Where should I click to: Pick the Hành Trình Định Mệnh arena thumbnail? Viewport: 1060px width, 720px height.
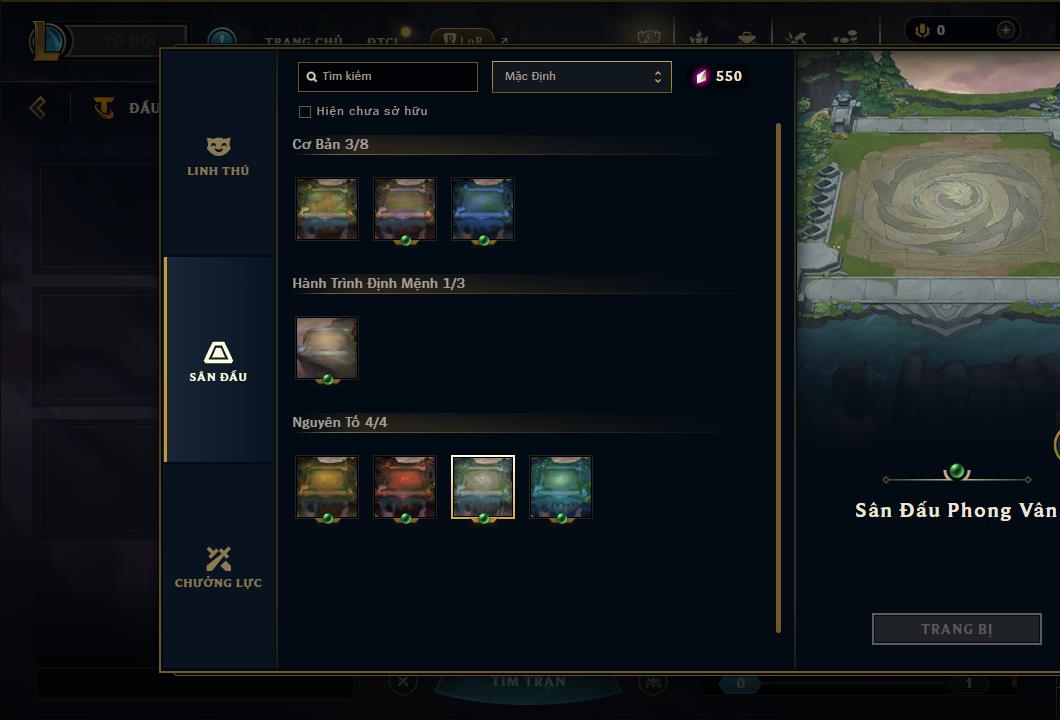coord(327,348)
